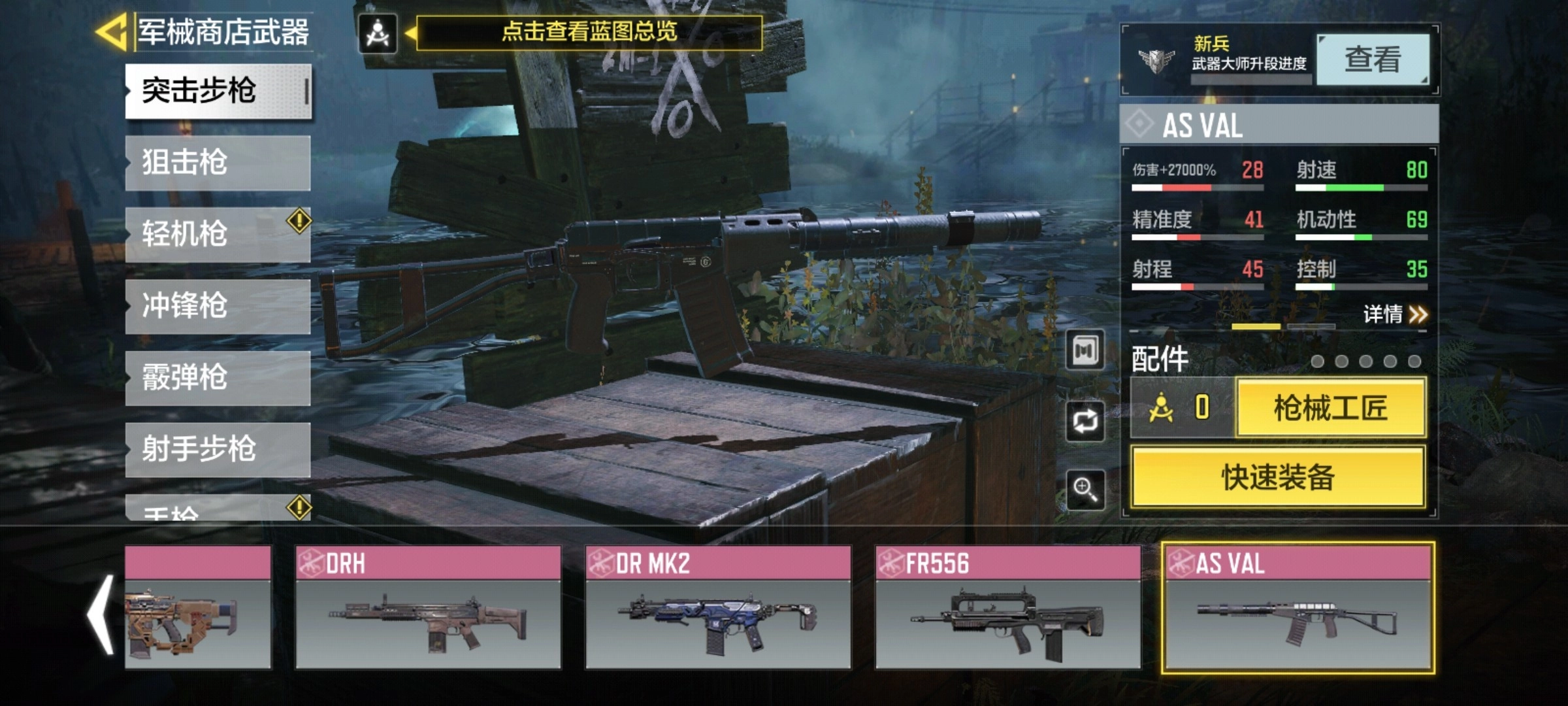This screenshot has height=706, width=1568.
Task: Choose the DR MK2 weapon card
Action: [718, 607]
